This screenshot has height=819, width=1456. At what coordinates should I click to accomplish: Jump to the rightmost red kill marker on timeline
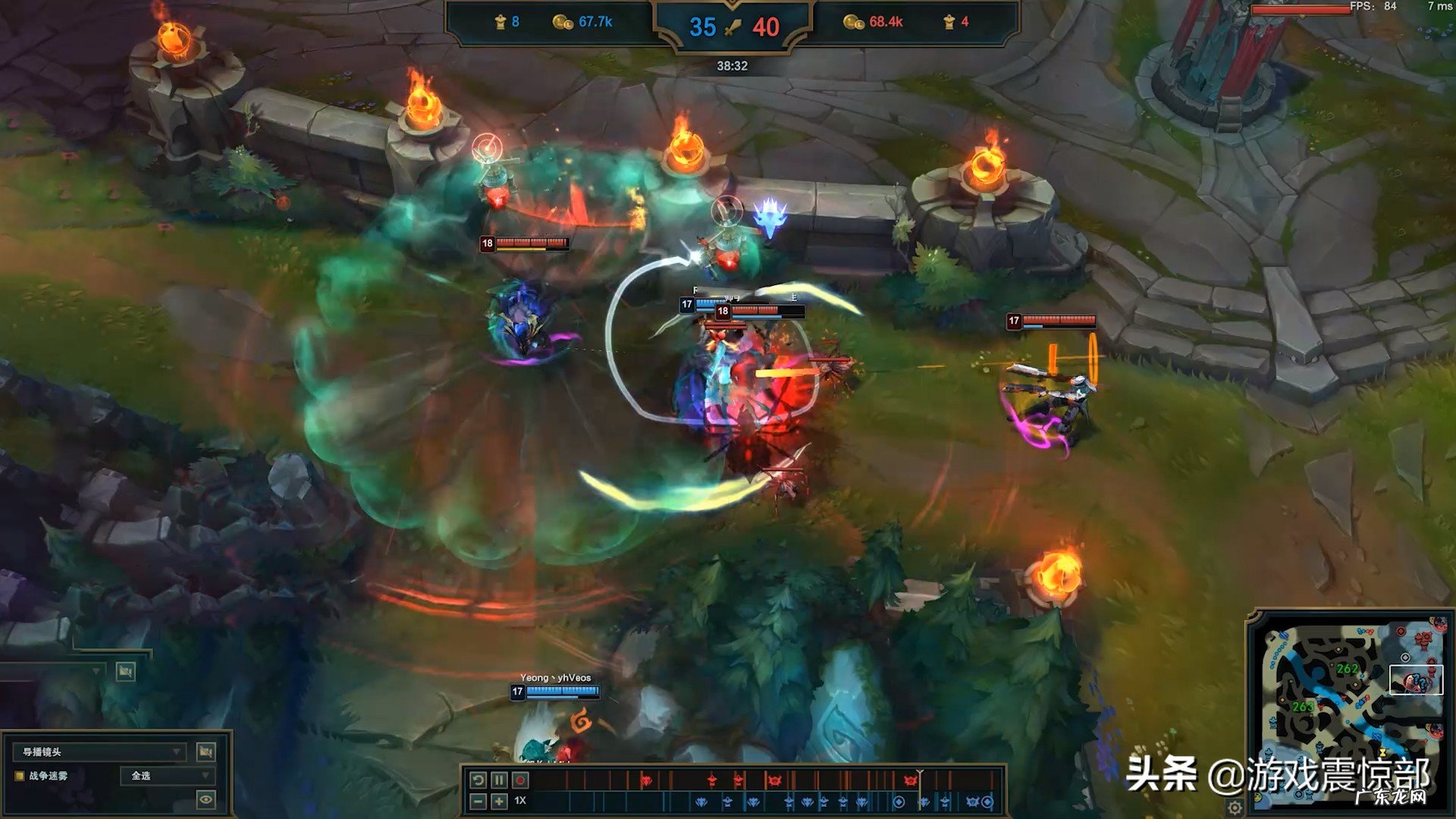[911, 780]
